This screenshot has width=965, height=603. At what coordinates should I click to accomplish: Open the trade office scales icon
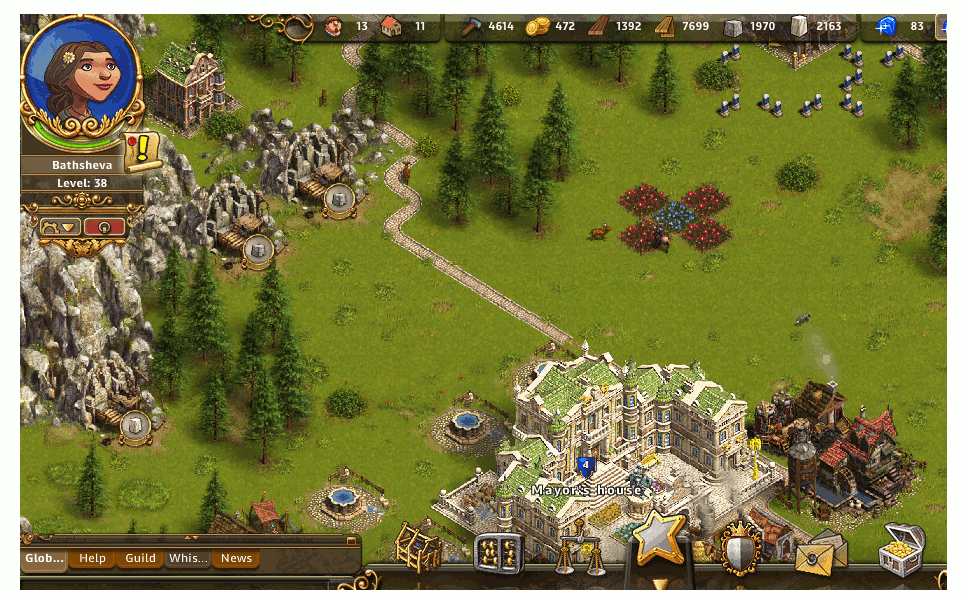[578, 550]
